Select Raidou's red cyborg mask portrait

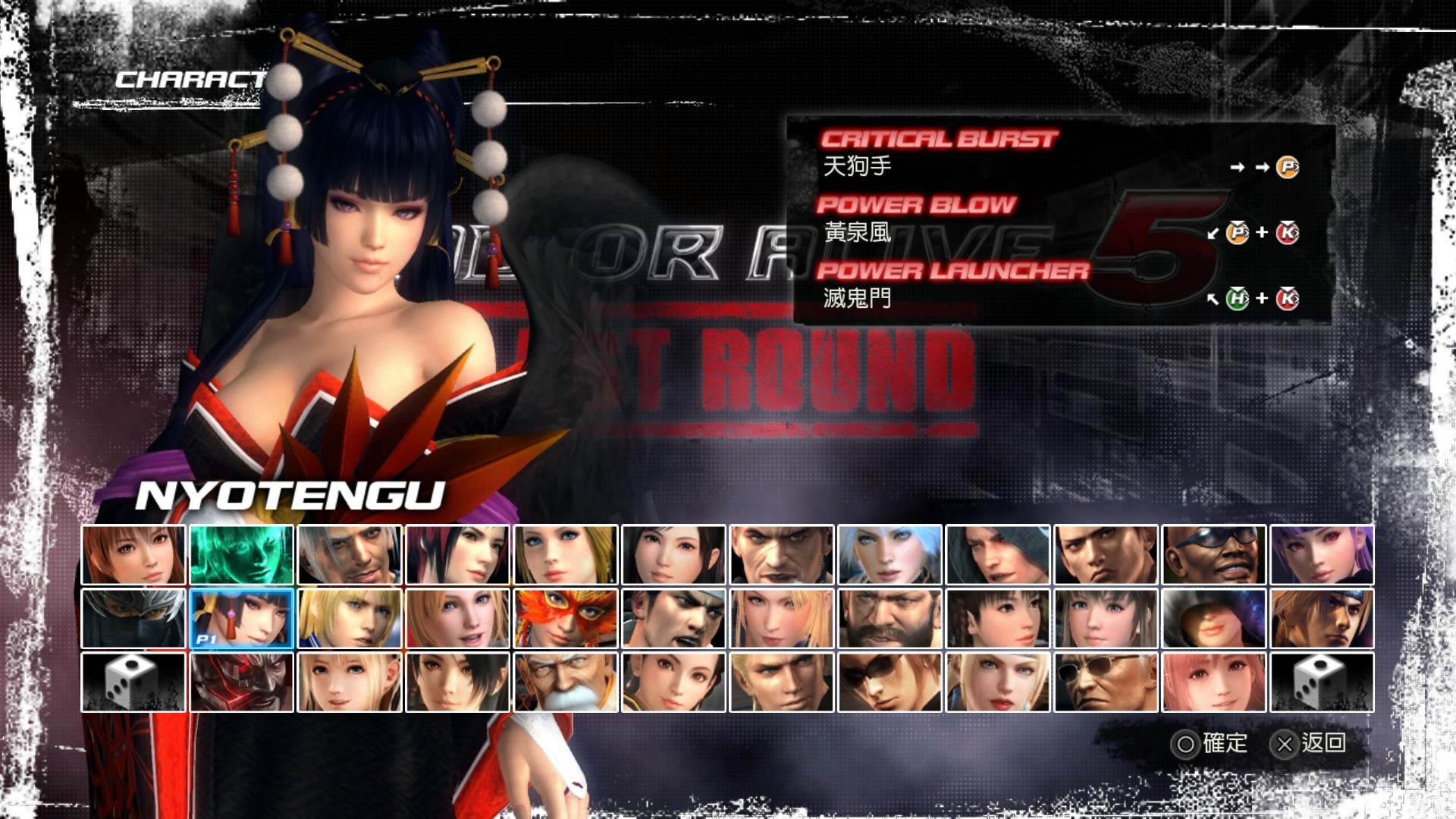click(x=241, y=682)
